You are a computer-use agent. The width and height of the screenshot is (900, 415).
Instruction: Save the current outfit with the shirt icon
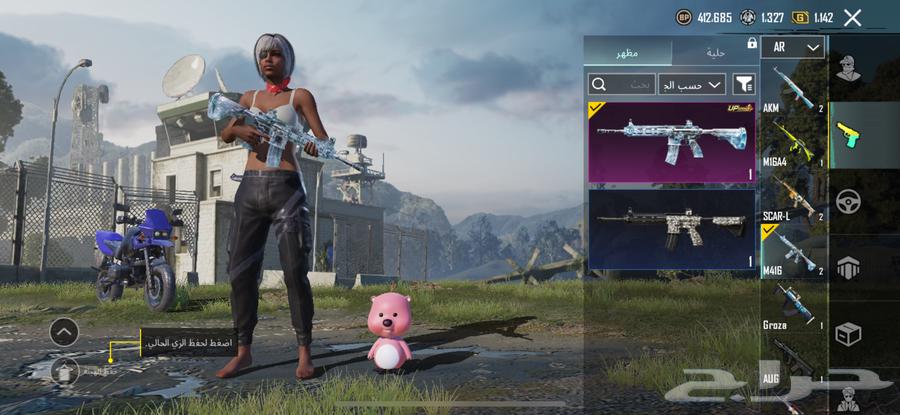click(x=64, y=371)
